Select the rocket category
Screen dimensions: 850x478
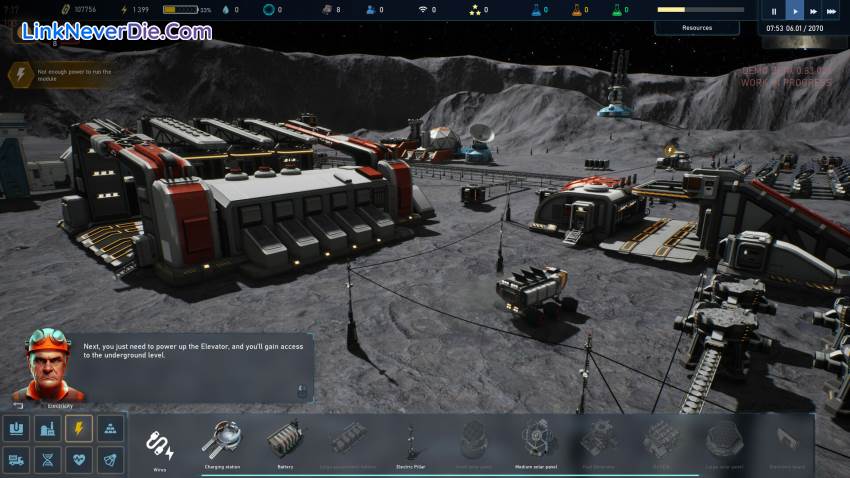(x=110, y=460)
